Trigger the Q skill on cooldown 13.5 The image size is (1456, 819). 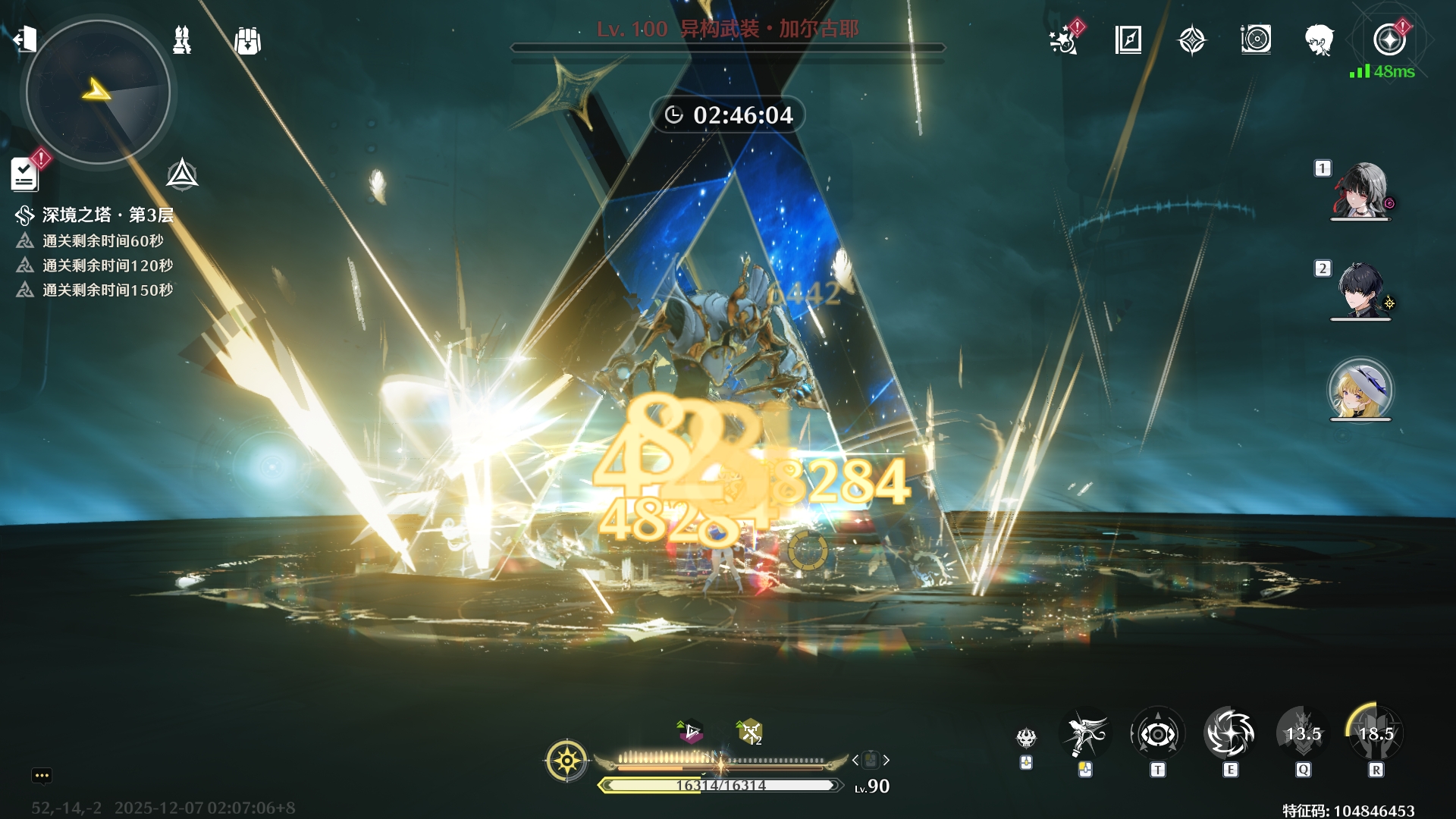[1303, 734]
